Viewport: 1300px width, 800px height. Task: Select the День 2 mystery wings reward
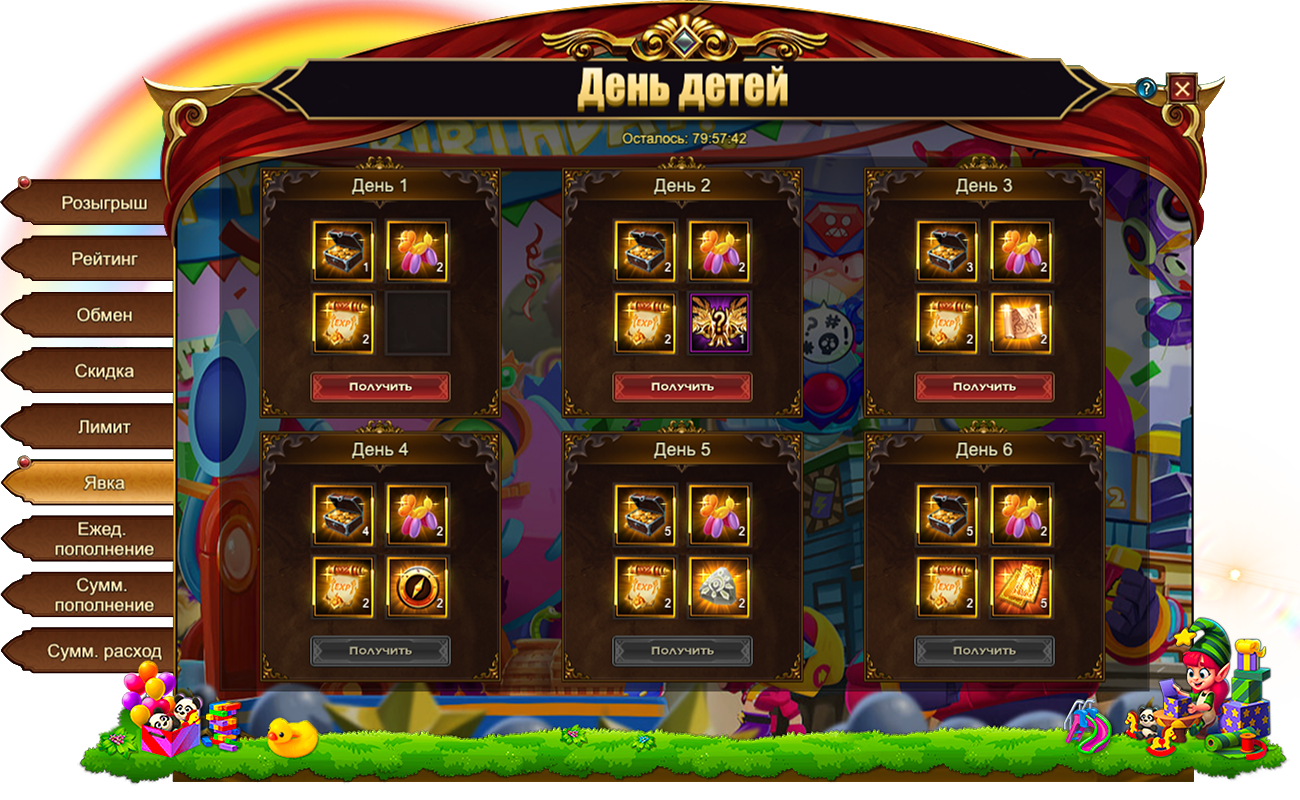[719, 323]
